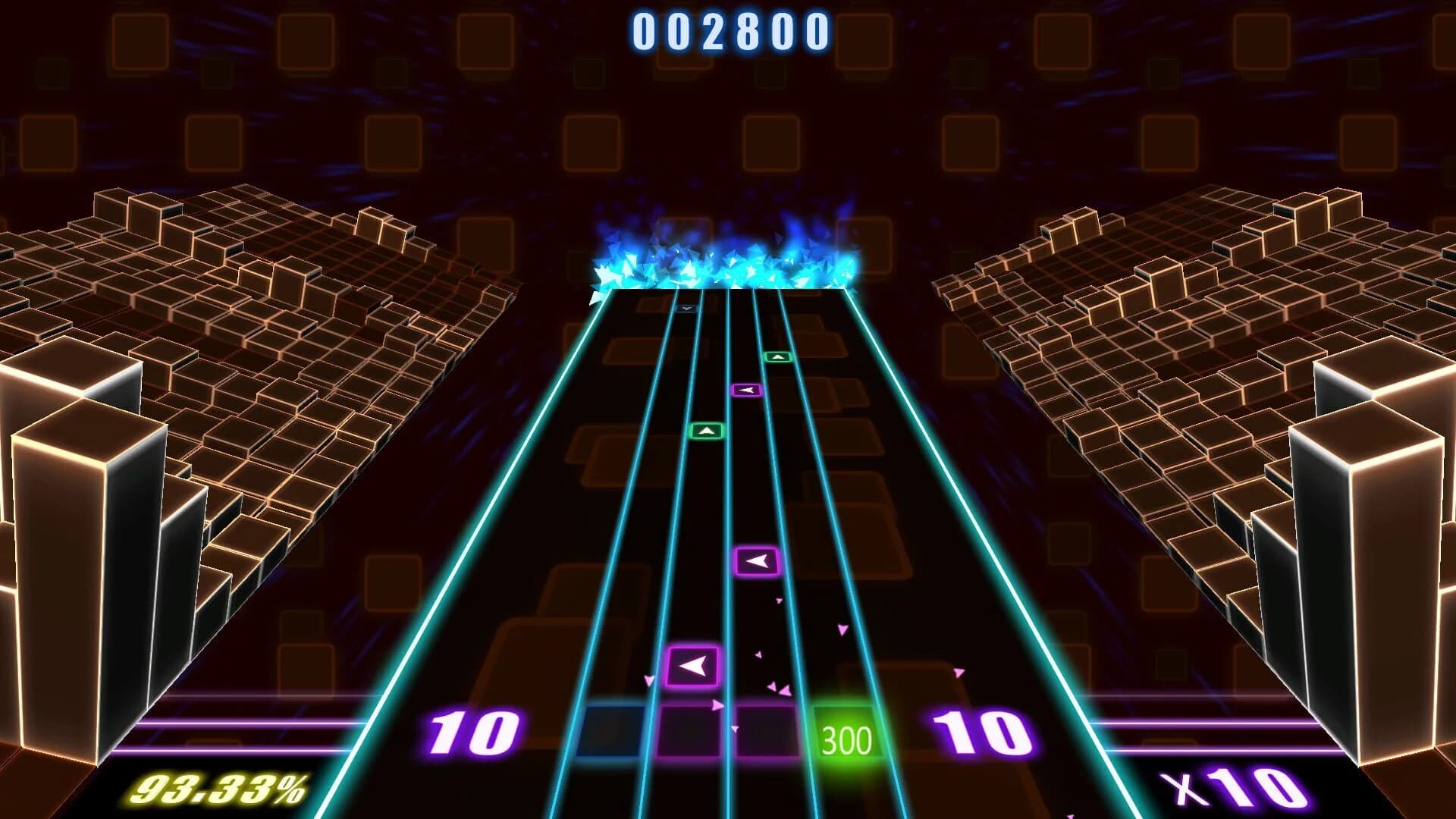1456x819 pixels.
Task: Select the right combo counter showing 10
Action: (984, 730)
